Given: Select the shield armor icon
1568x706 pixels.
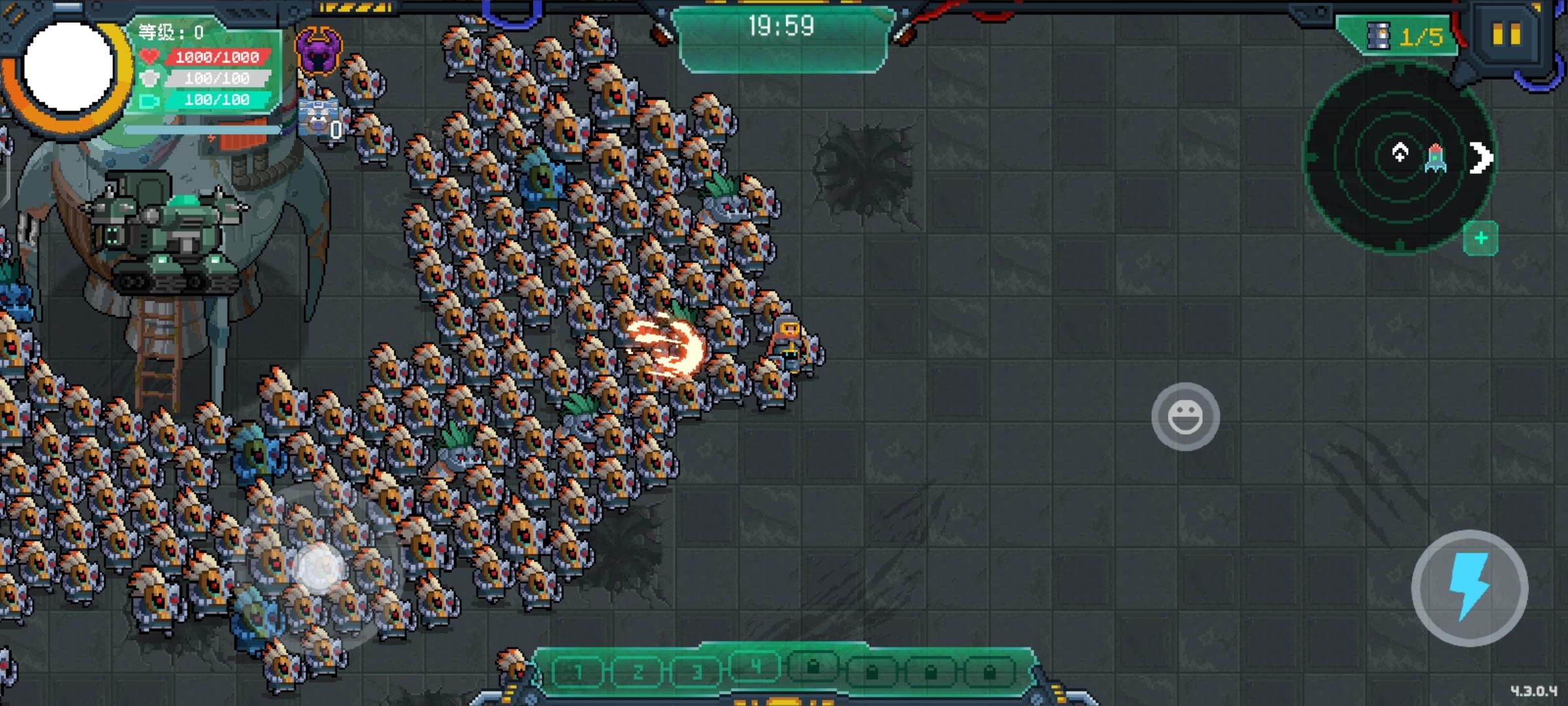Looking at the screenshot, I should pyautogui.click(x=149, y=78).
